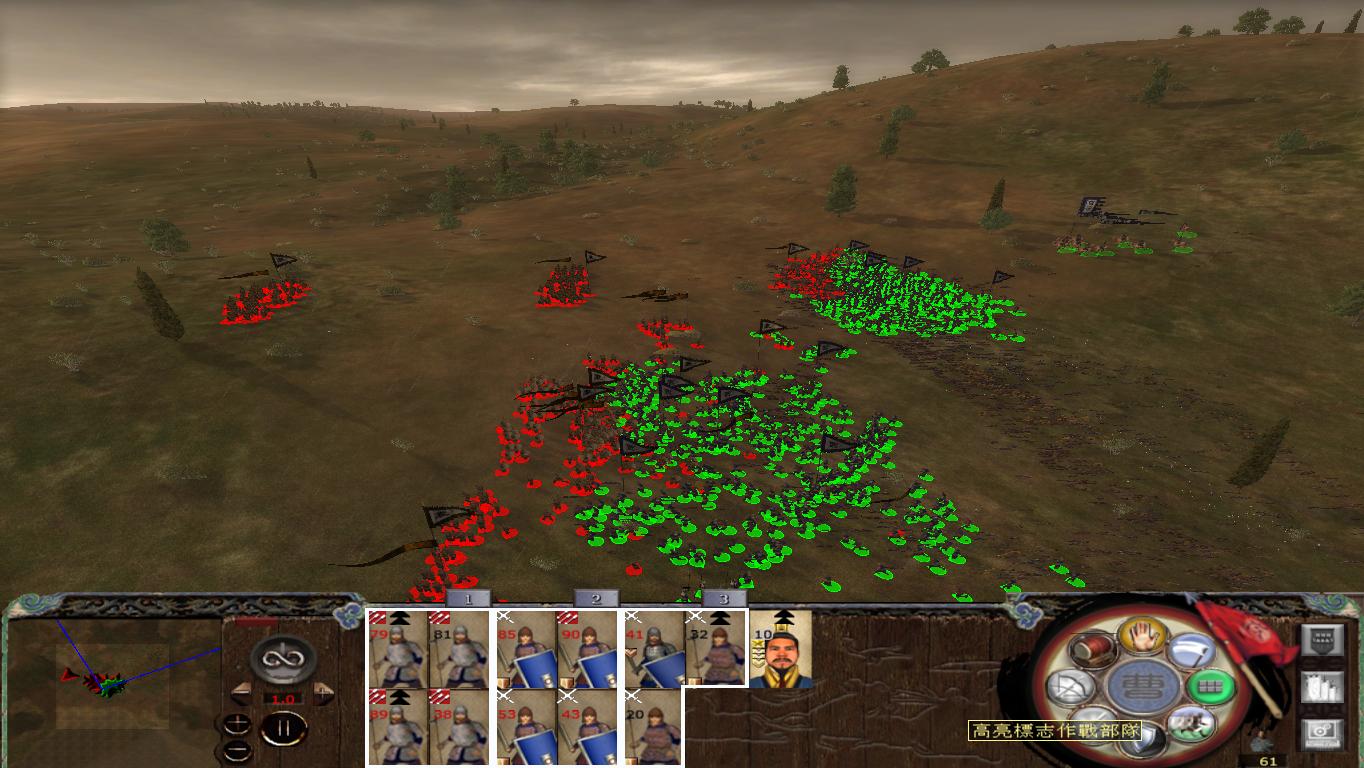Toggle the battle pause button

(285, 727)
